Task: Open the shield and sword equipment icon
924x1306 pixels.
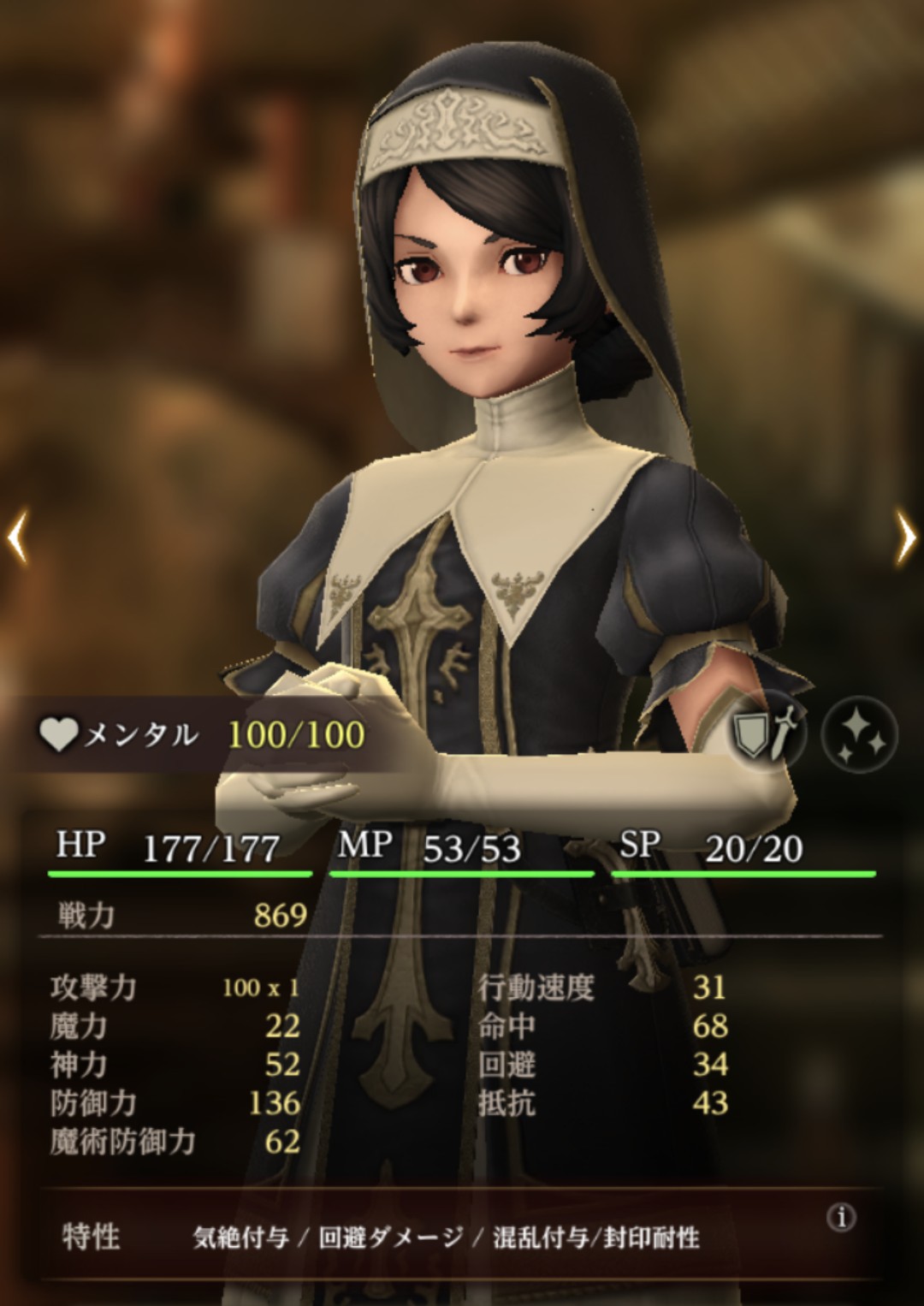Action: click(x=767, y=733)
